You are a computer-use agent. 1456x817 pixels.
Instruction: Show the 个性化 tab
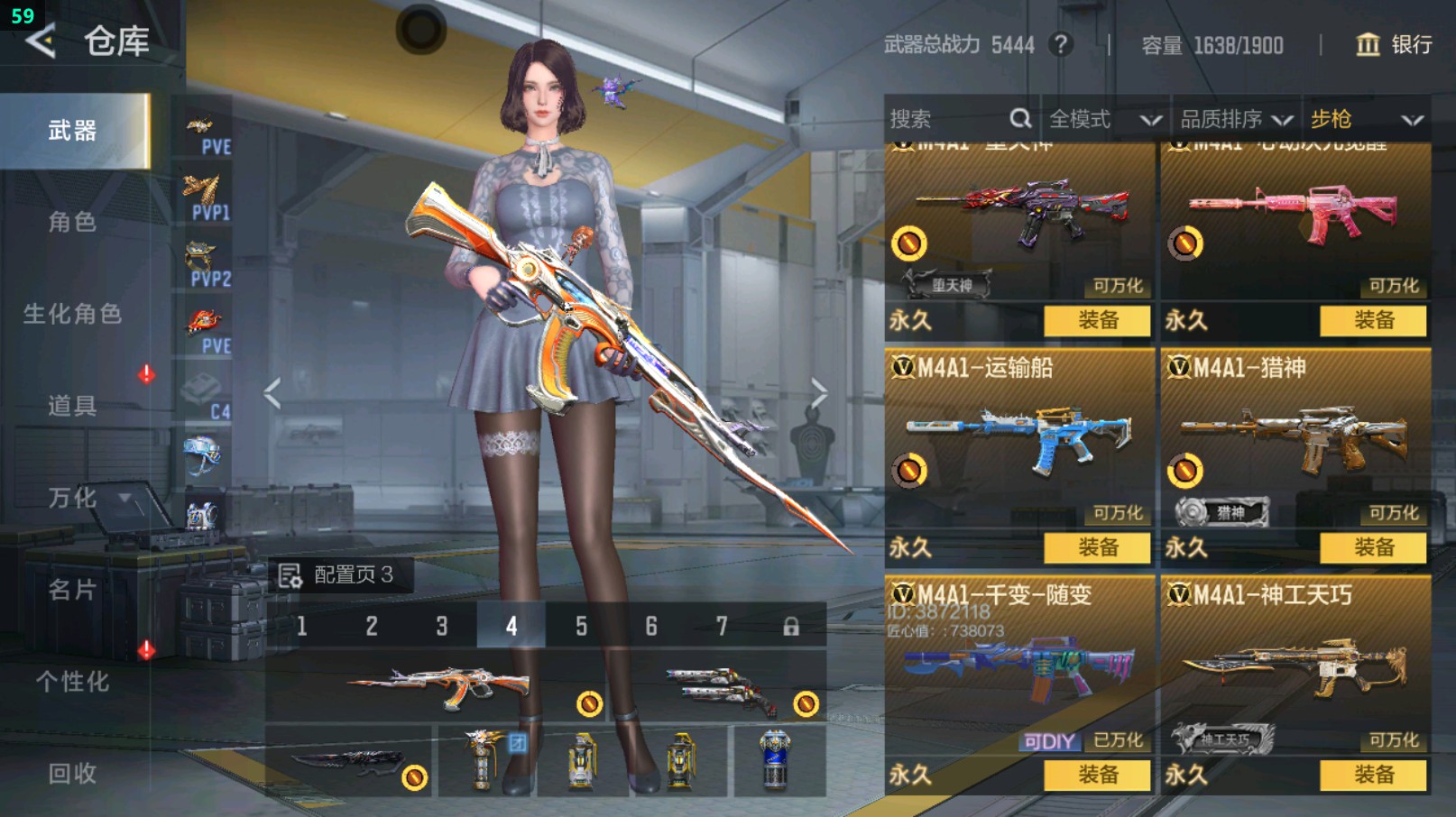tap(72, 682)
